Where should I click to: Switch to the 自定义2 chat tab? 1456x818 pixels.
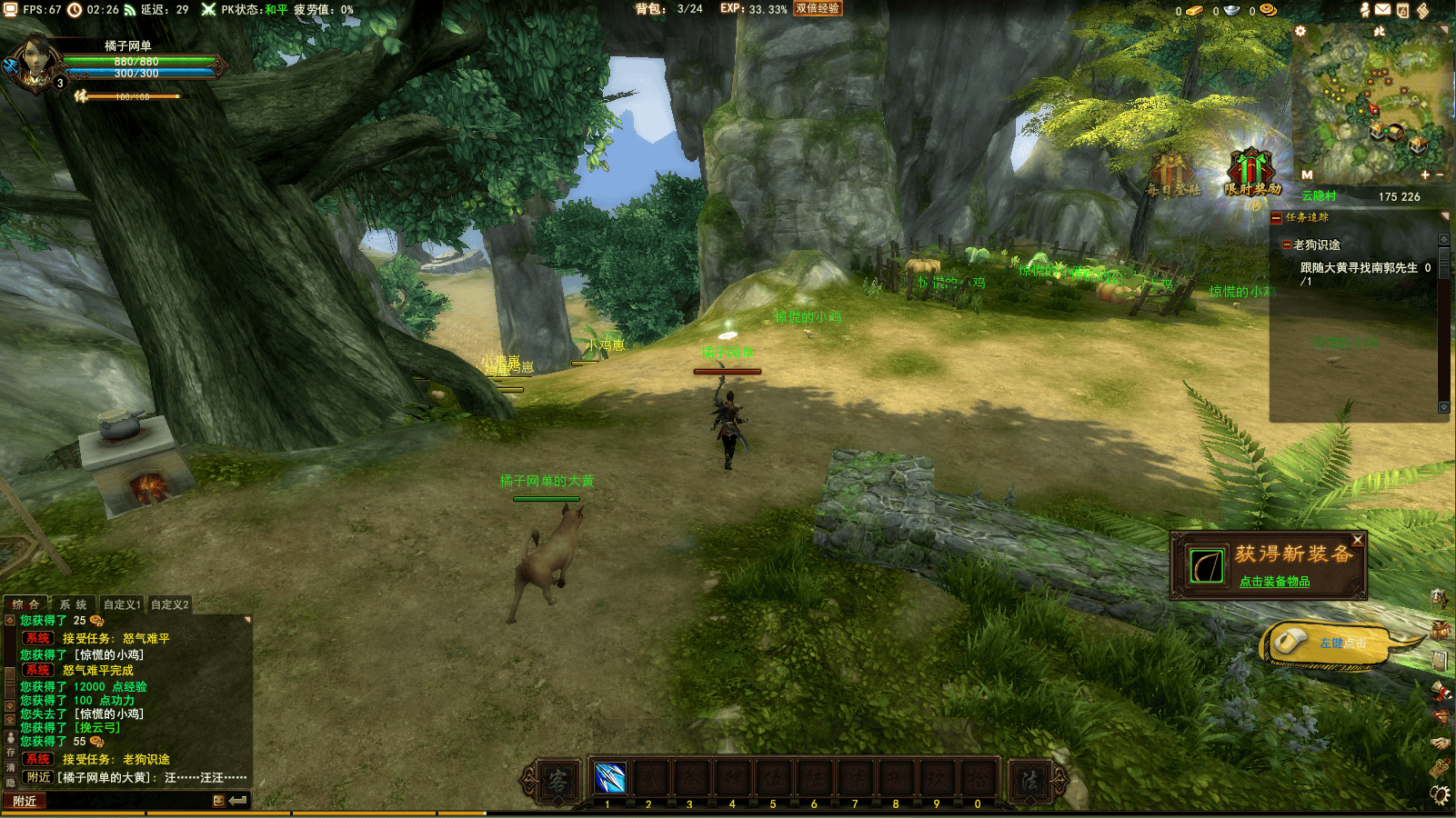[170, 604]
